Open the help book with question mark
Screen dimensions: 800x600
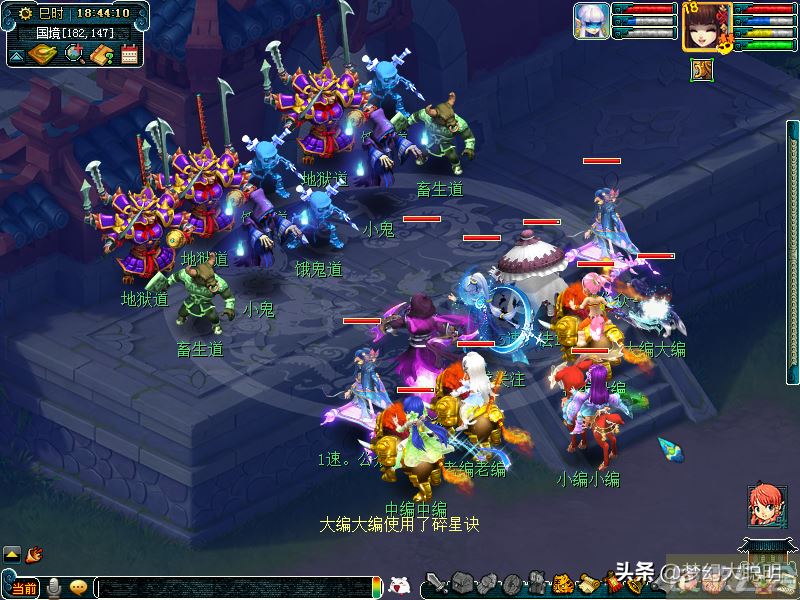pyautogui.click(x=100, y=54)
